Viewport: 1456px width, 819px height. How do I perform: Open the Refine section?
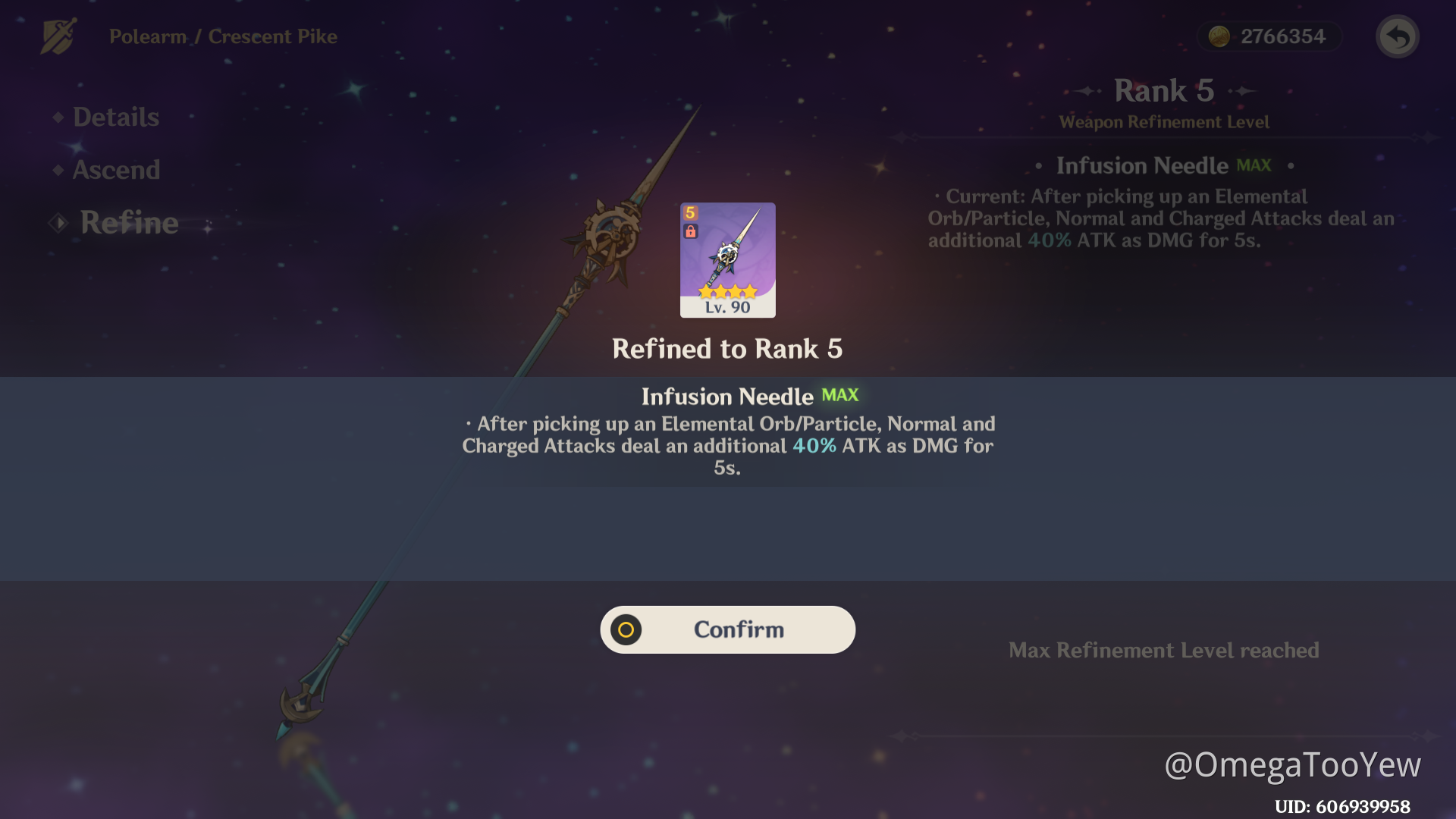point(129,222)
